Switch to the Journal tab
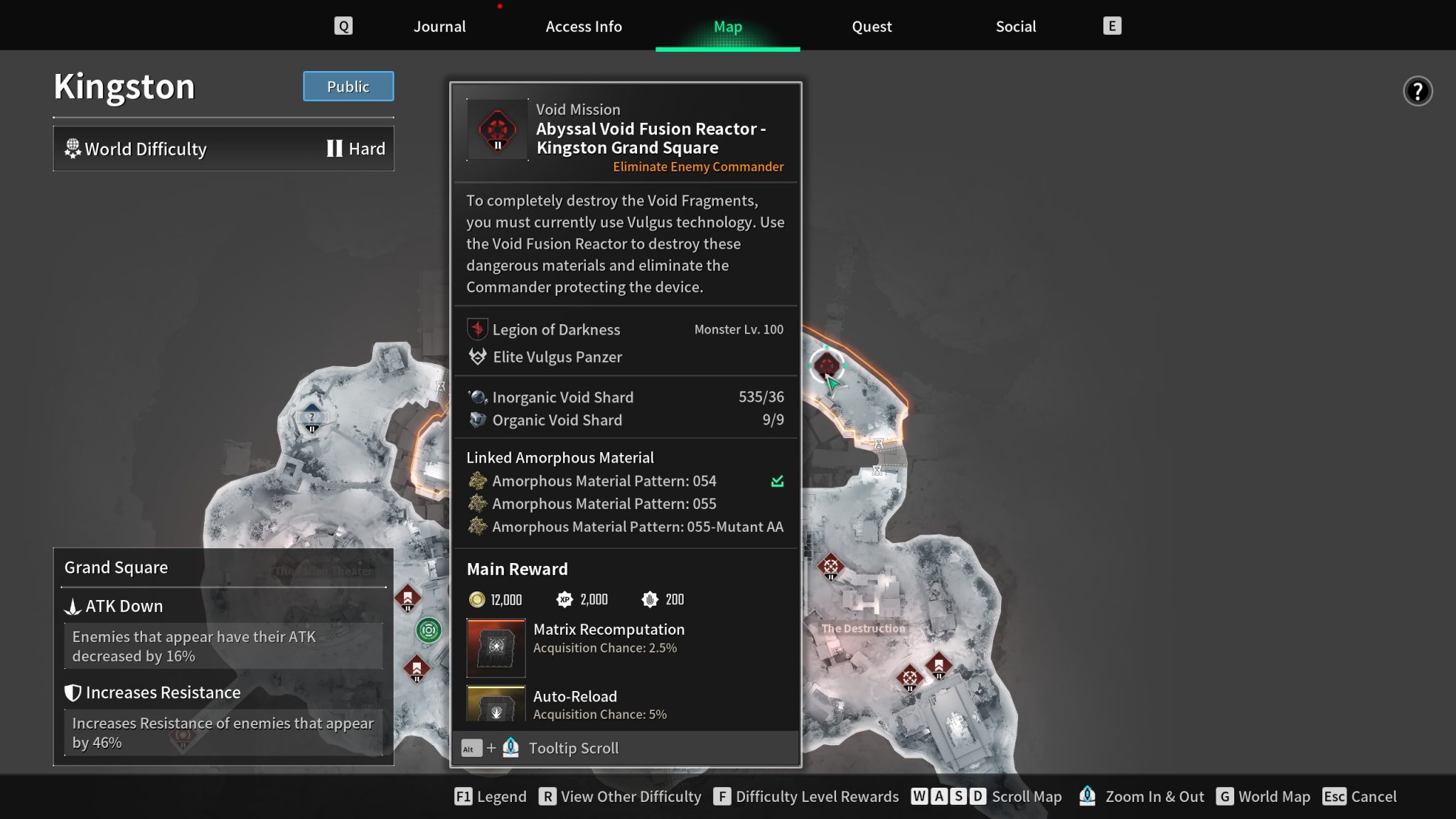The height and width of the screenshot is (819, 1456). (x=439, y=26)
